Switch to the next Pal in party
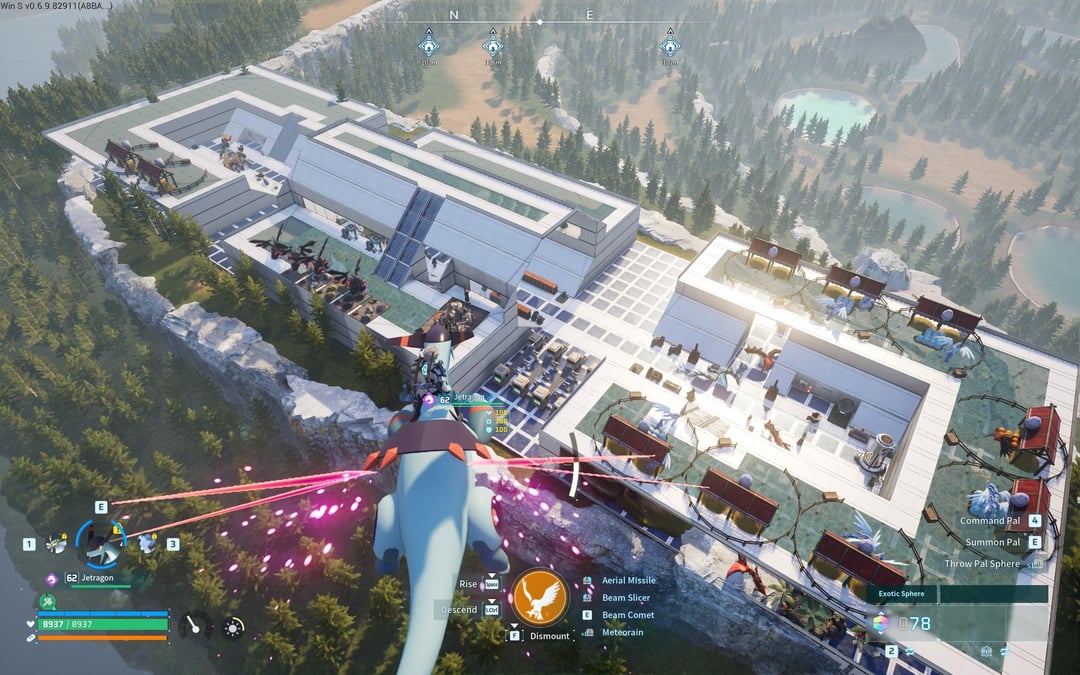The height and width of the screenshot is (675, 1080). 147,543
